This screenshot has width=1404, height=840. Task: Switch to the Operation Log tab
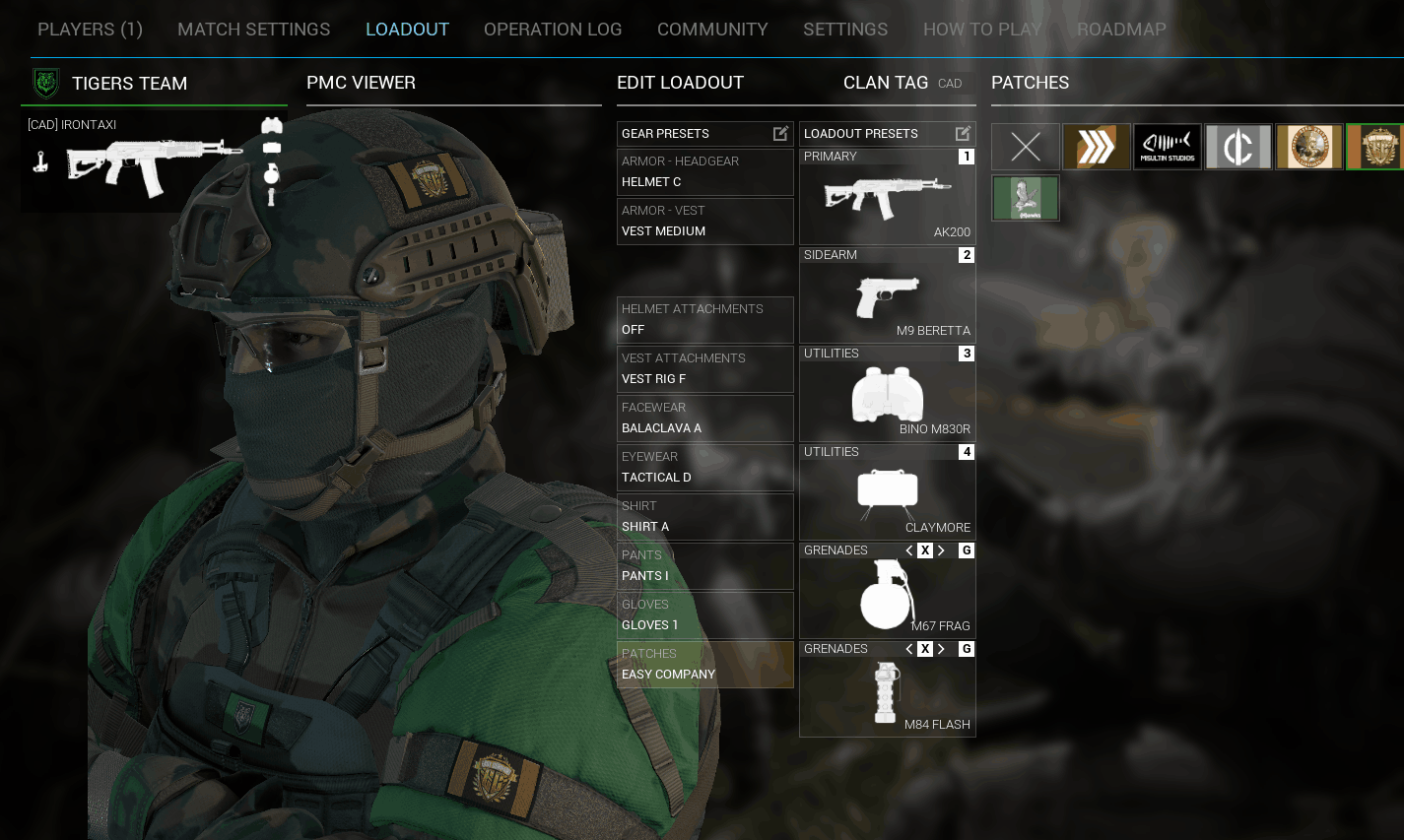553,30
